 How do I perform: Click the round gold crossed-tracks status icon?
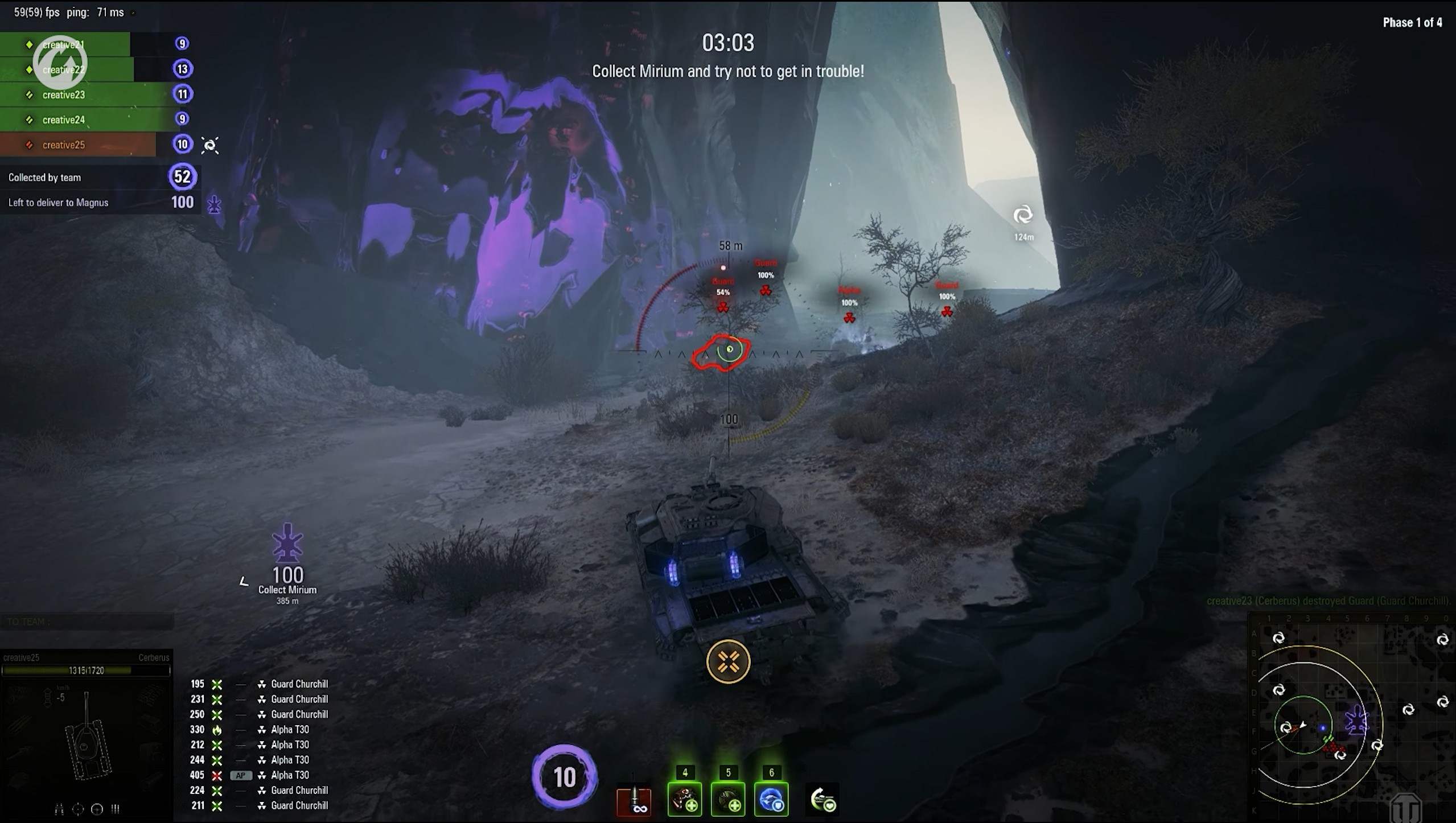click(728, 661)
